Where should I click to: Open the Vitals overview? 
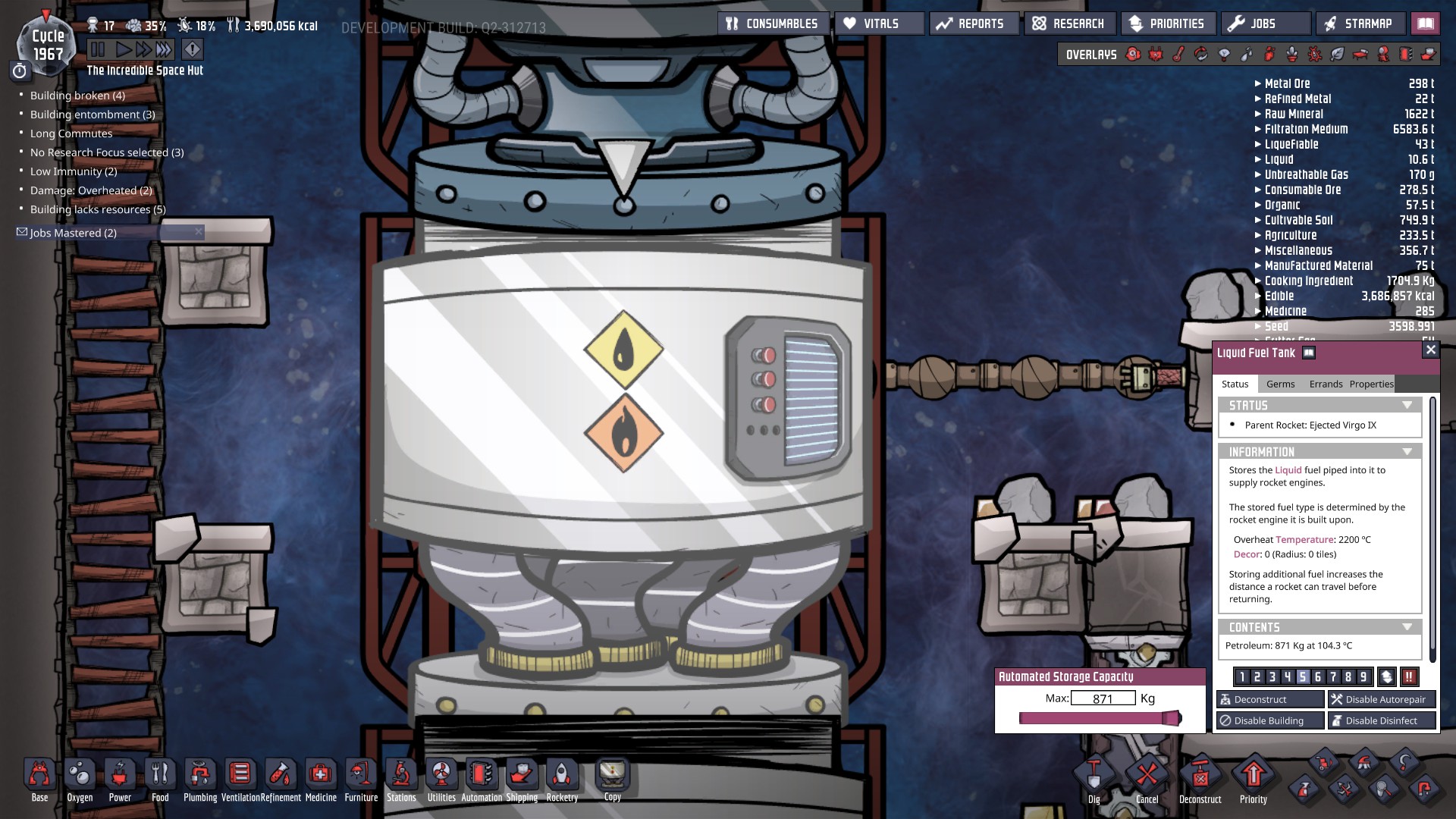click(876, 23)
